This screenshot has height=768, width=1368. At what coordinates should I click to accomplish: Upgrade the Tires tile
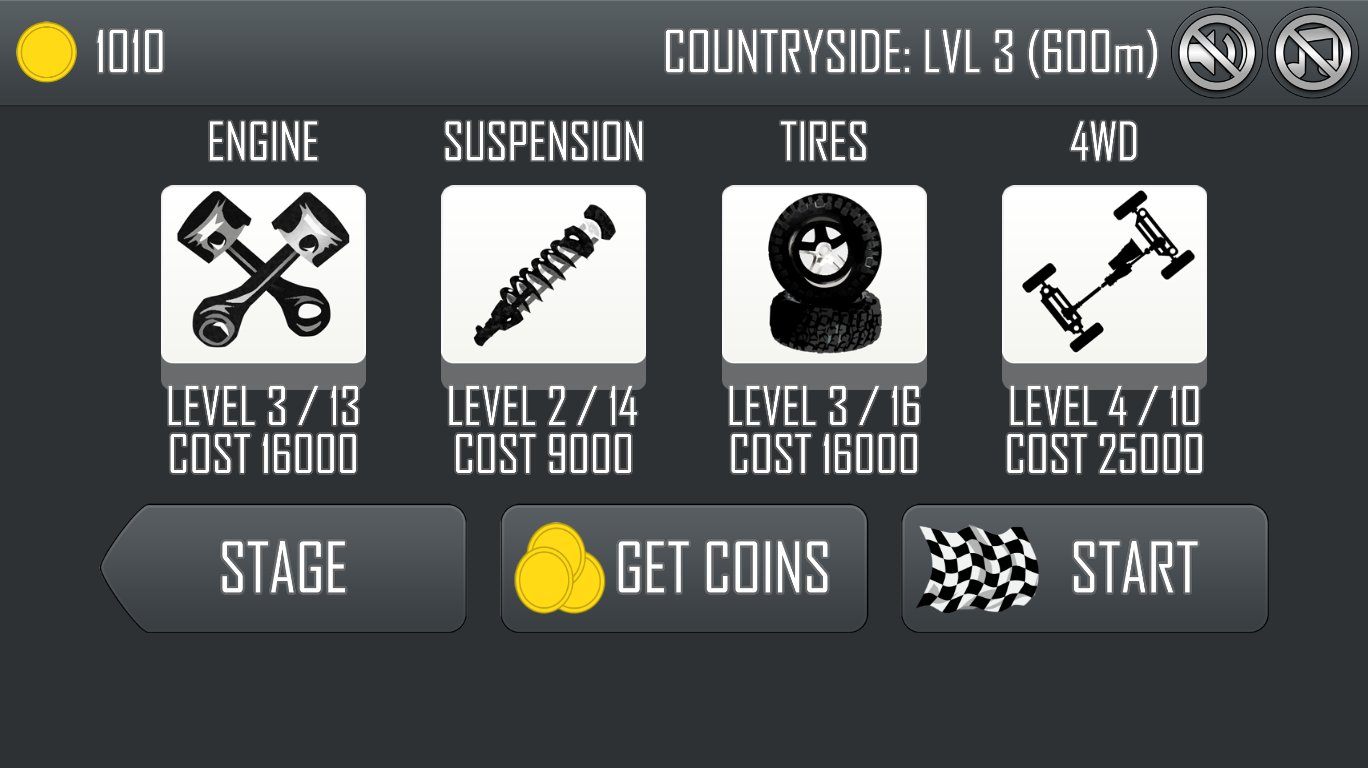pos(824,274)
